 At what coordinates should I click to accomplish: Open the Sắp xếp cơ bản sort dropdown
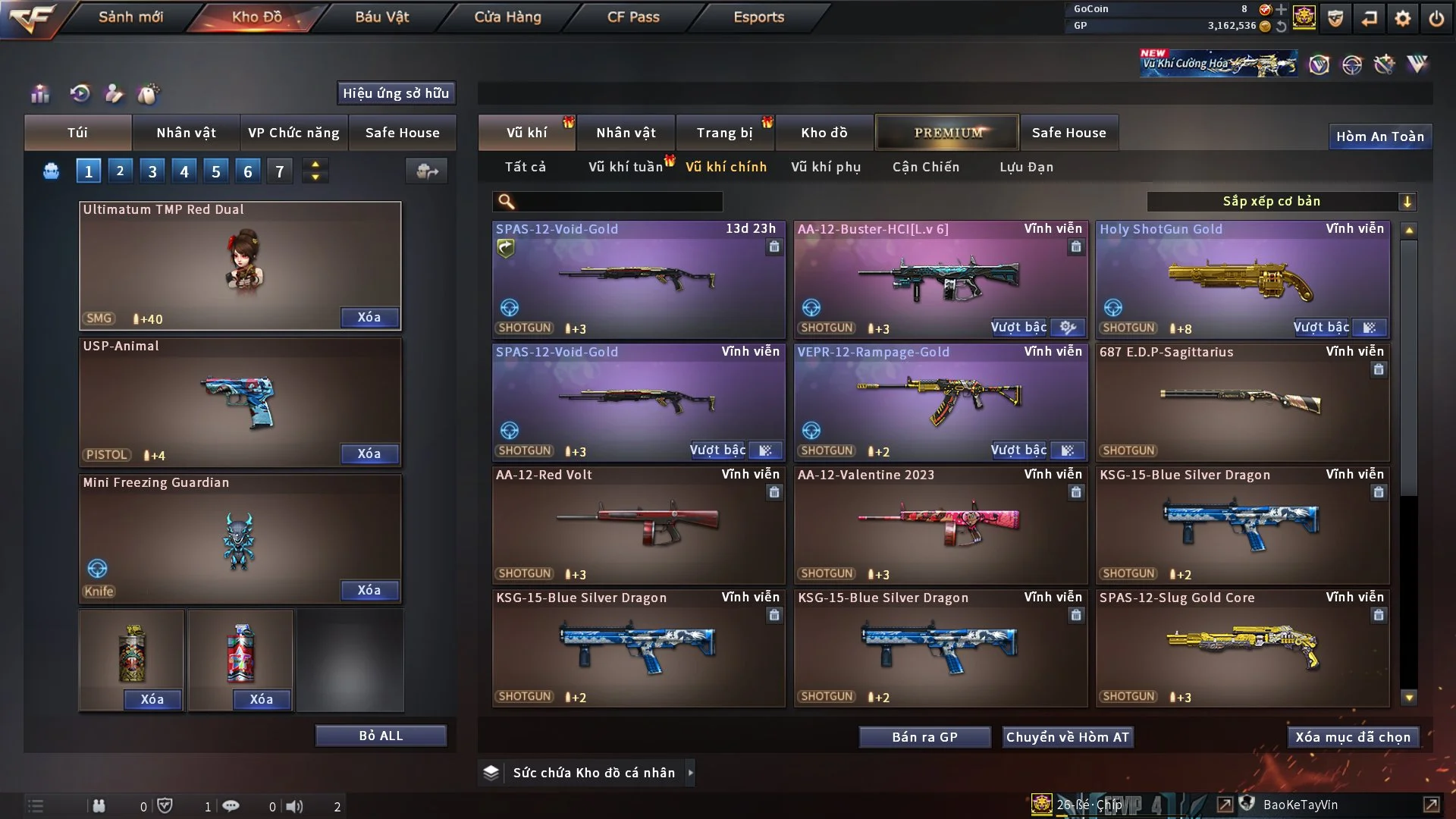(x=1280, y=202)
